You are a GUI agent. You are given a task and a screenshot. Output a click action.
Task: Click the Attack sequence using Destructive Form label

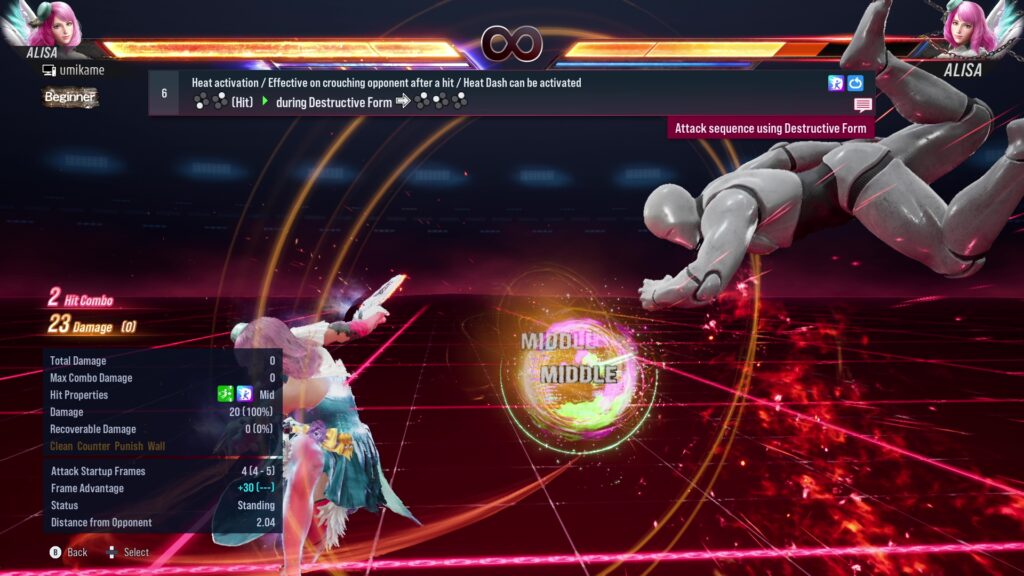[770, 128]
